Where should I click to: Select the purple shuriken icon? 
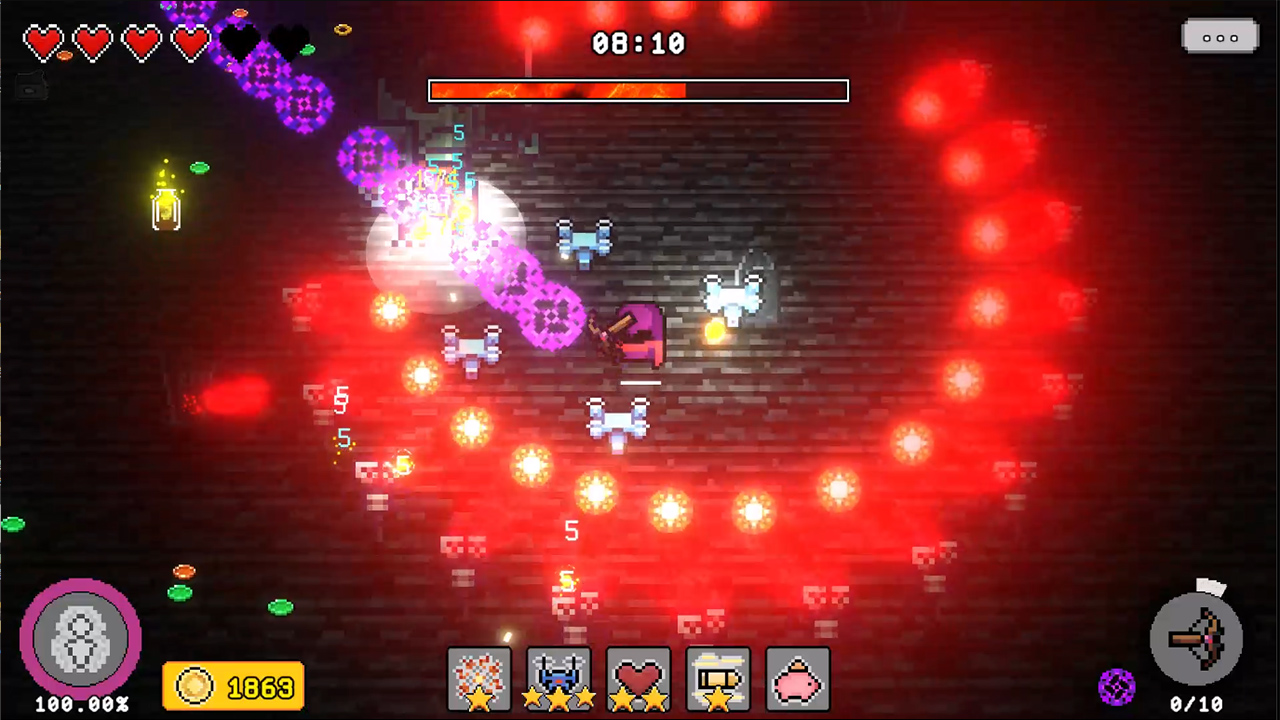pos(1118,686)
